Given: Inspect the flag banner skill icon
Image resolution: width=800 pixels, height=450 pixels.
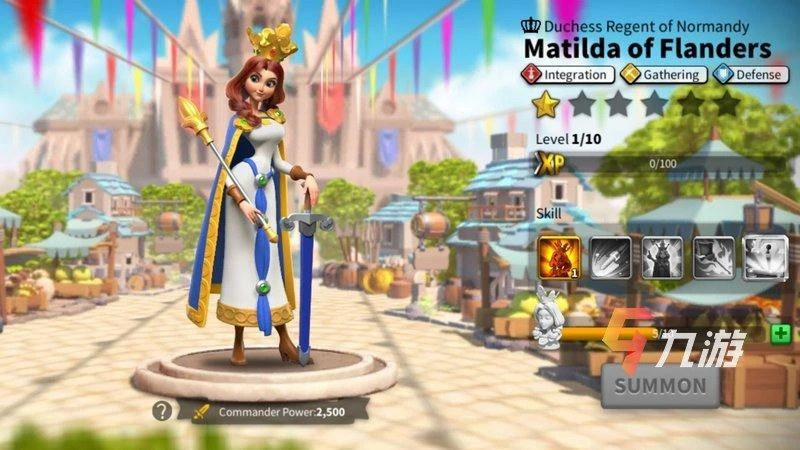Looking at the screenshot, I should [712, 256].
